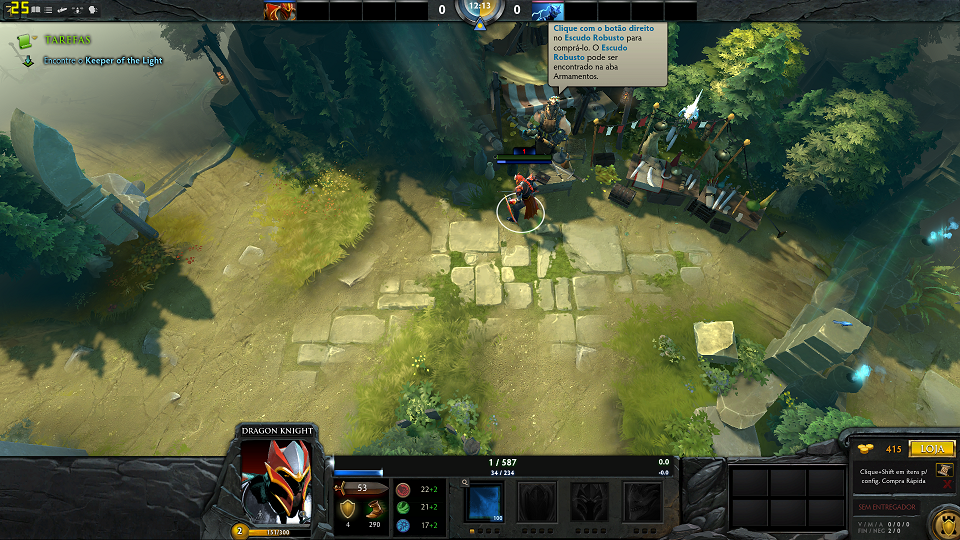Click the magnifier icon beside the abilities
This screenshot has height=540, width=960.
466,482
